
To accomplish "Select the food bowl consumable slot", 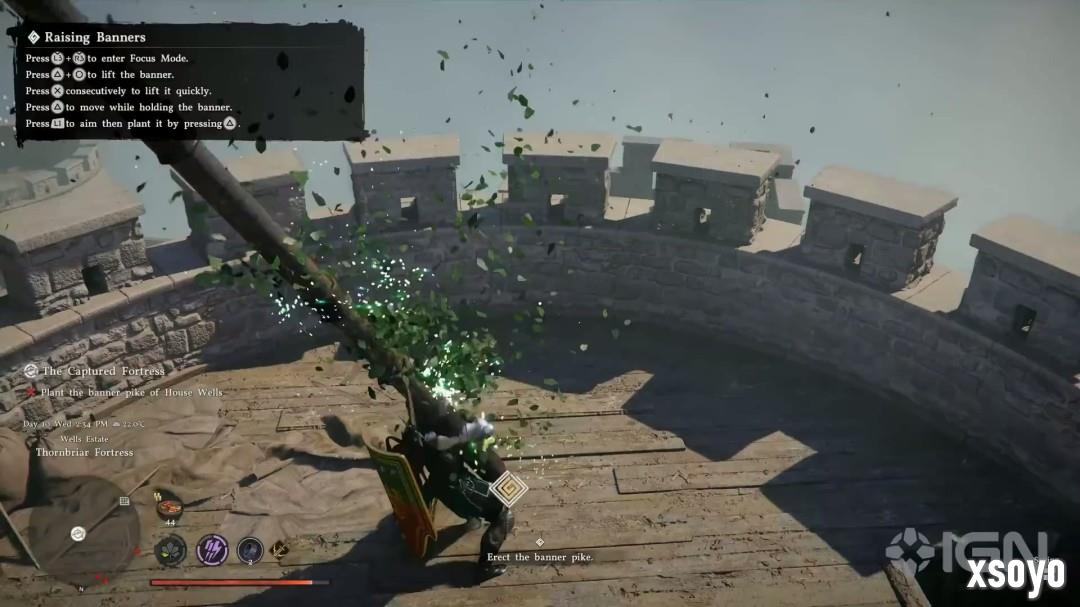I will [169, 509].
